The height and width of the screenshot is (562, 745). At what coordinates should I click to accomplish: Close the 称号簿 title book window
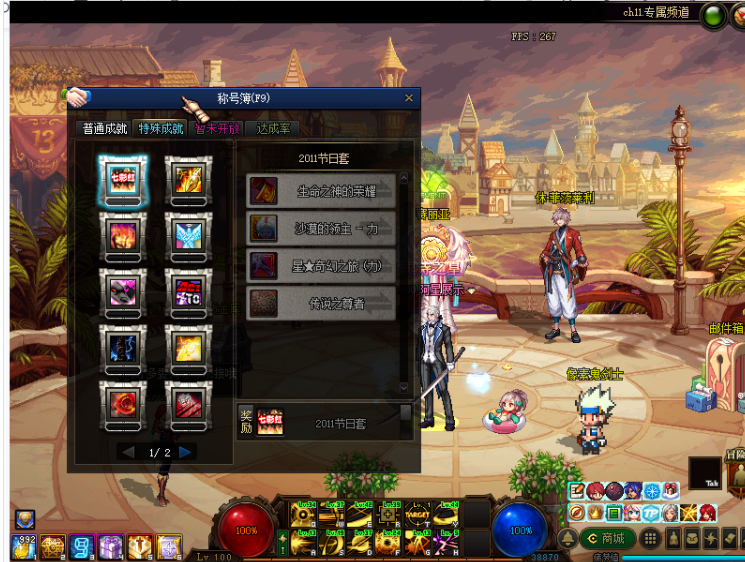pyautogui.click(x=408, y=98)
